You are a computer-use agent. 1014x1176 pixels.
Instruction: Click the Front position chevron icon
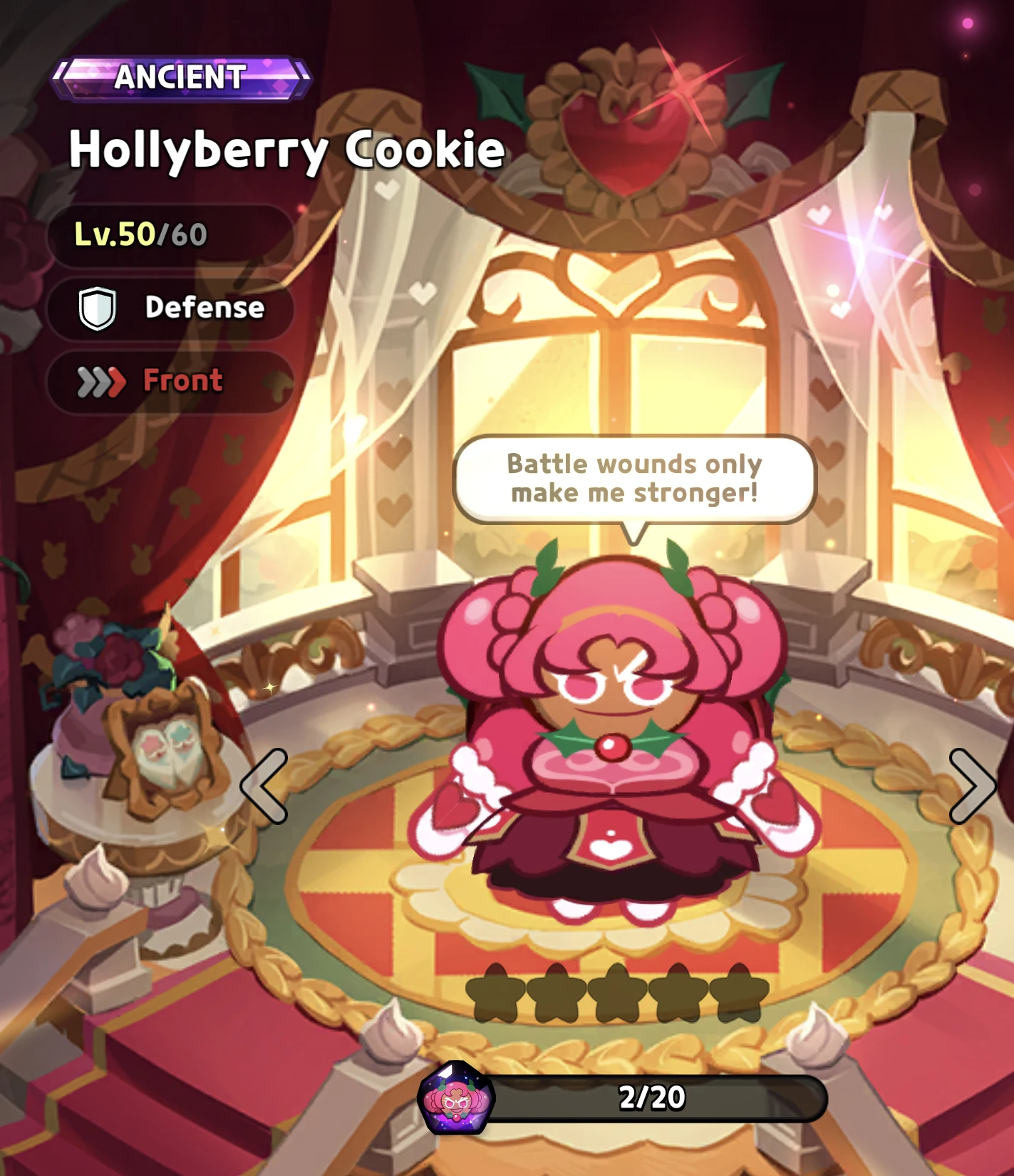click(x=100, y=382)
